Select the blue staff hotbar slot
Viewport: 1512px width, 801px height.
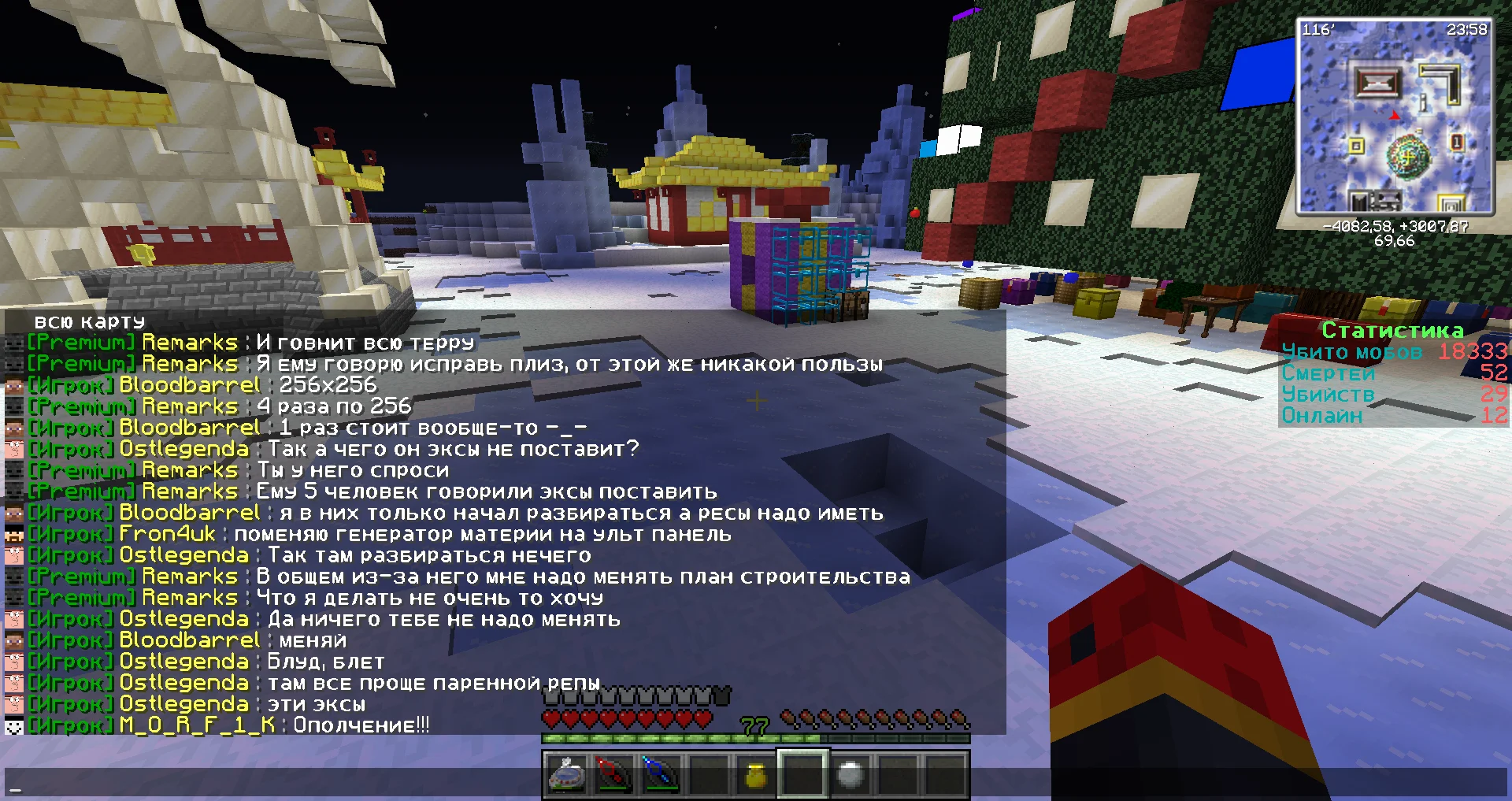click(x=660, y=775)
